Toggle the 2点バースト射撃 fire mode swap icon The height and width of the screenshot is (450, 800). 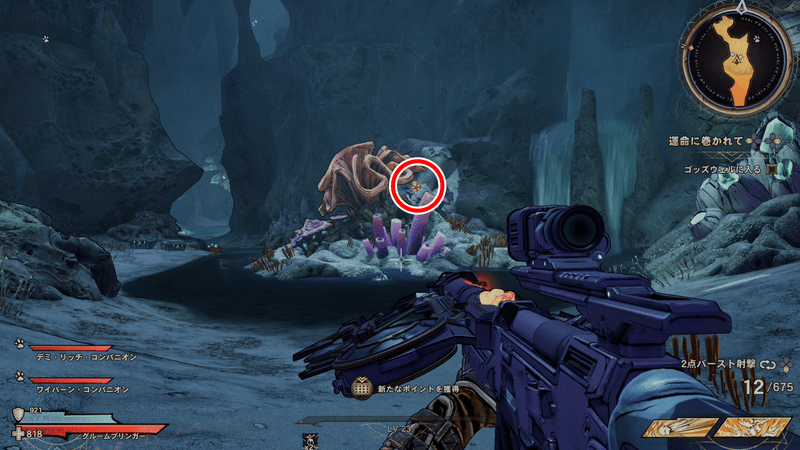[x=768, y=365]
